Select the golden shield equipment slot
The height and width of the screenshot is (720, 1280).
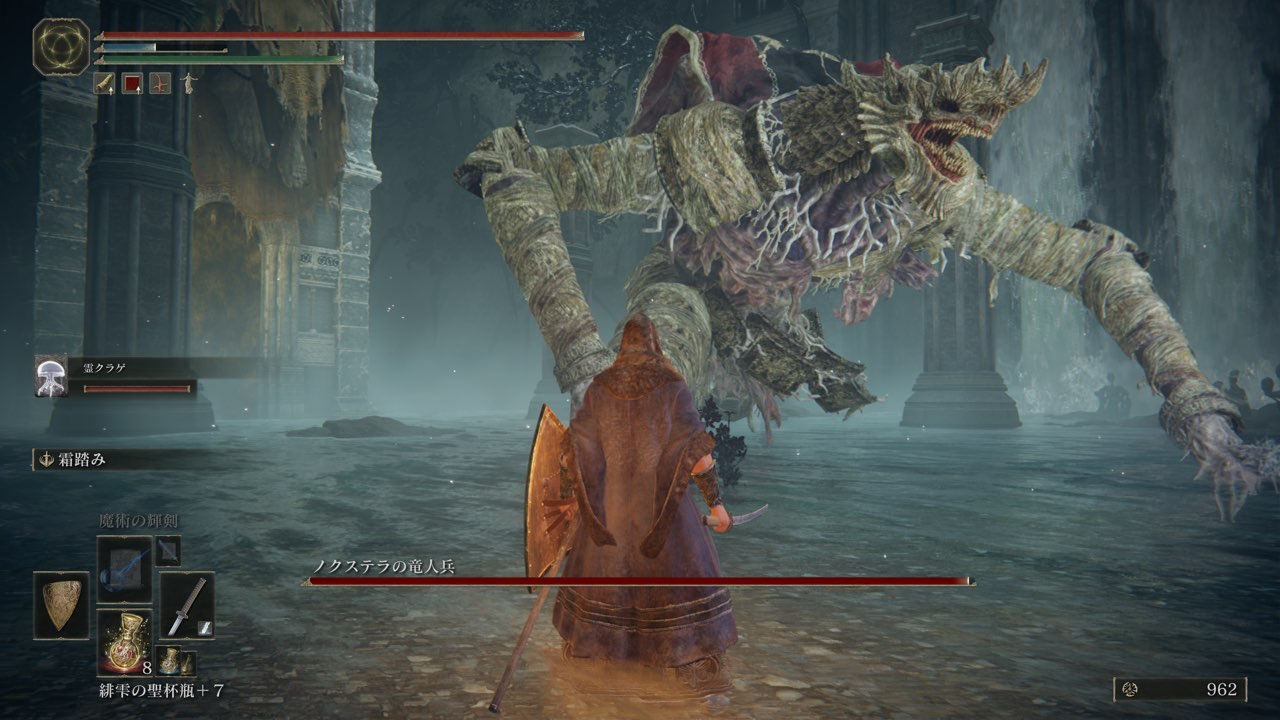[x=61, y=605]
